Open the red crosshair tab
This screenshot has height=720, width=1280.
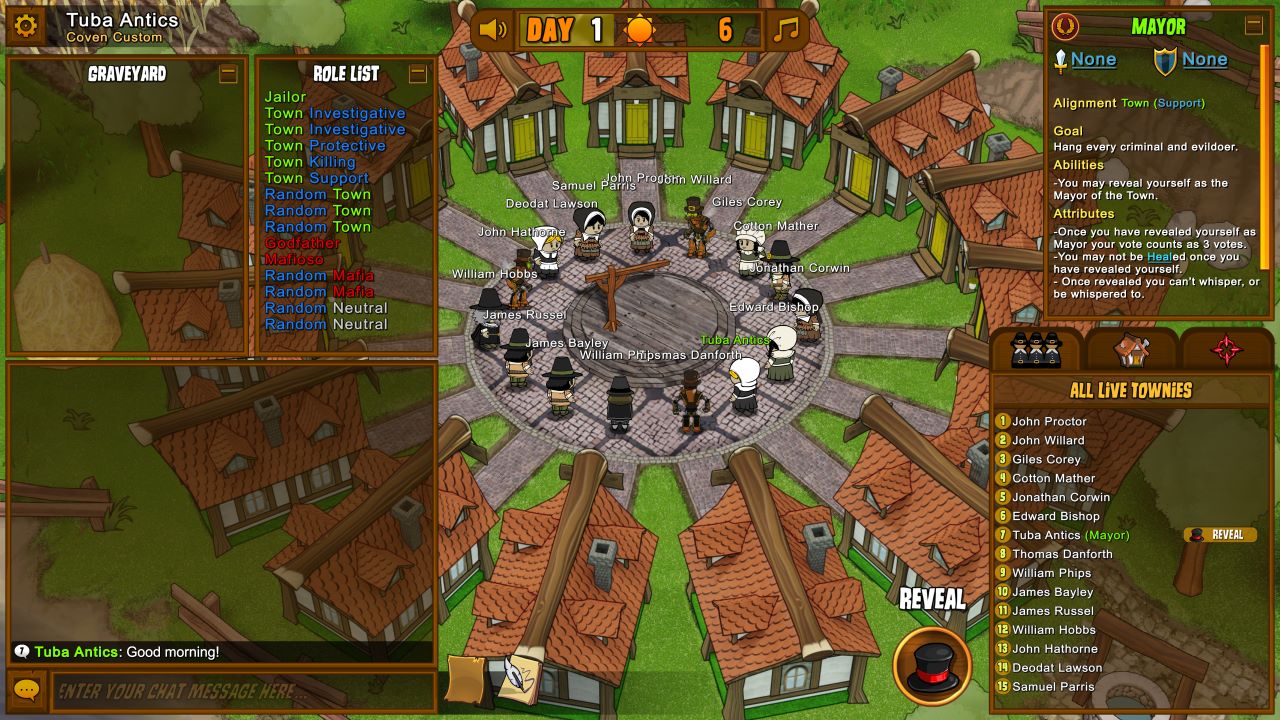pyautogui.click(x=1227, y=350)
